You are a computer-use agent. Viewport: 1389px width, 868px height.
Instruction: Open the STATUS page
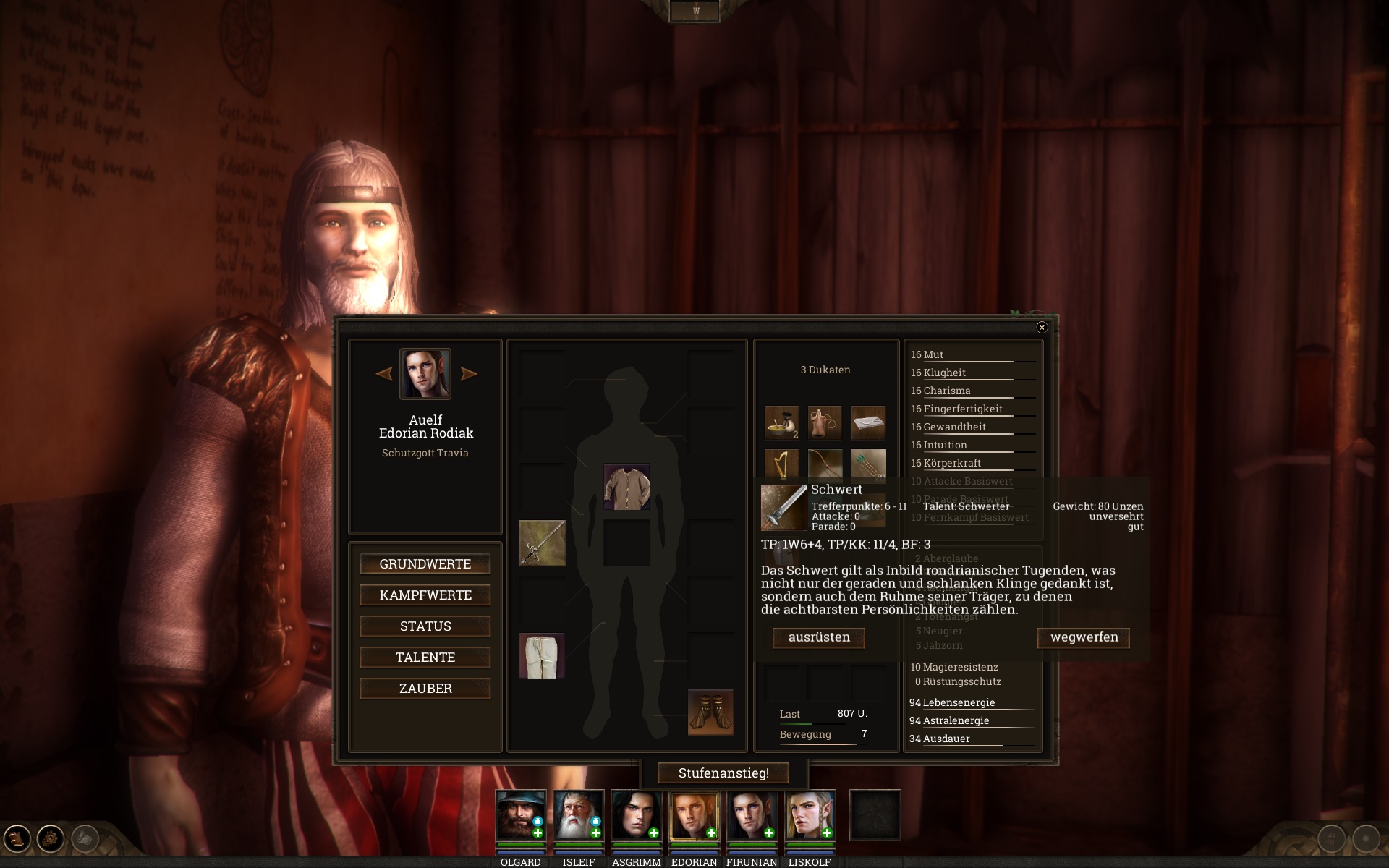click(x=425, y=626)
